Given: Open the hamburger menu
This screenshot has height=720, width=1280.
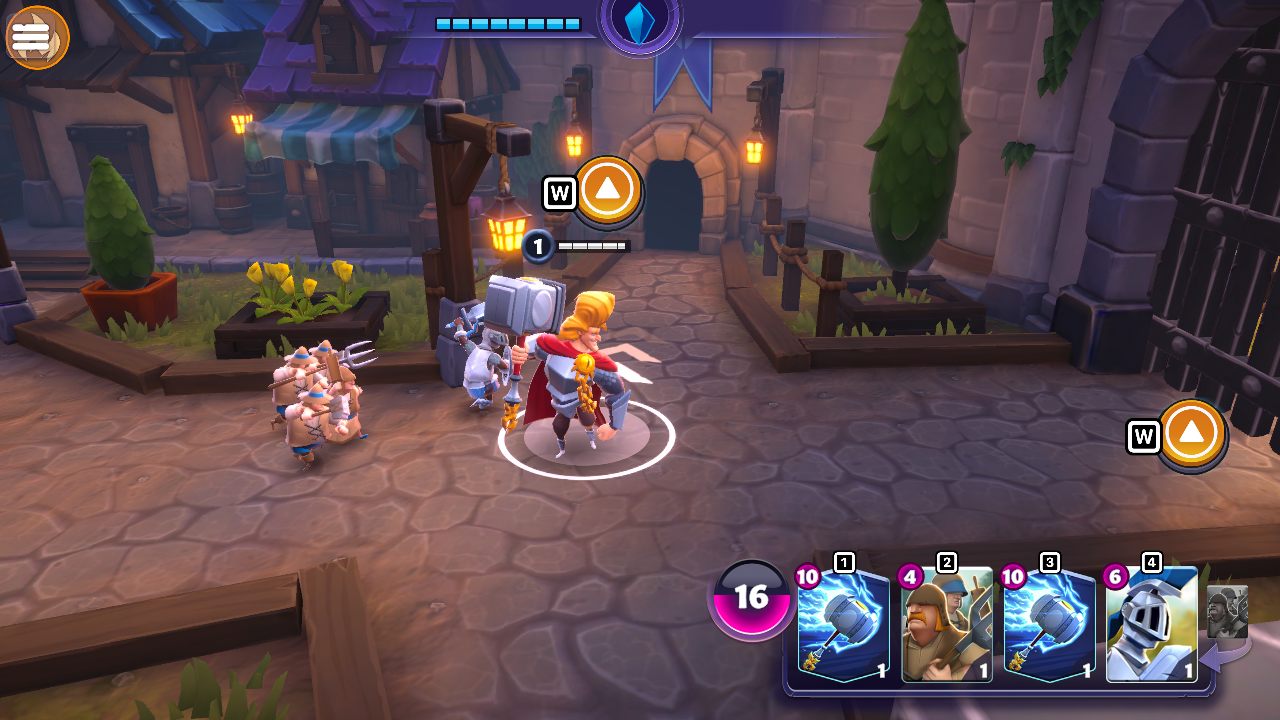Looking at the screenshot, I should pos(36,36).
